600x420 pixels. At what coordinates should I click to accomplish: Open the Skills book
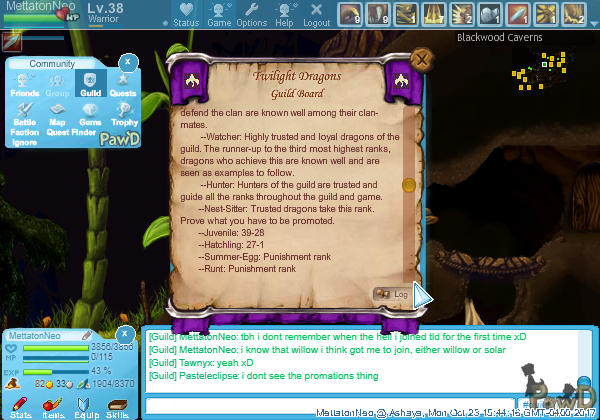[117, 405]
